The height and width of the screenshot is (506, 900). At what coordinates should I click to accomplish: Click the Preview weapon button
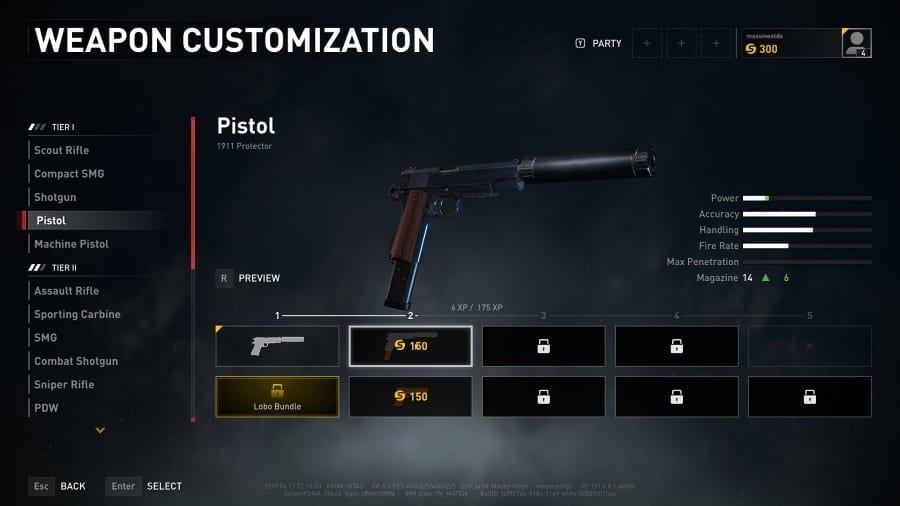(249, 278)
